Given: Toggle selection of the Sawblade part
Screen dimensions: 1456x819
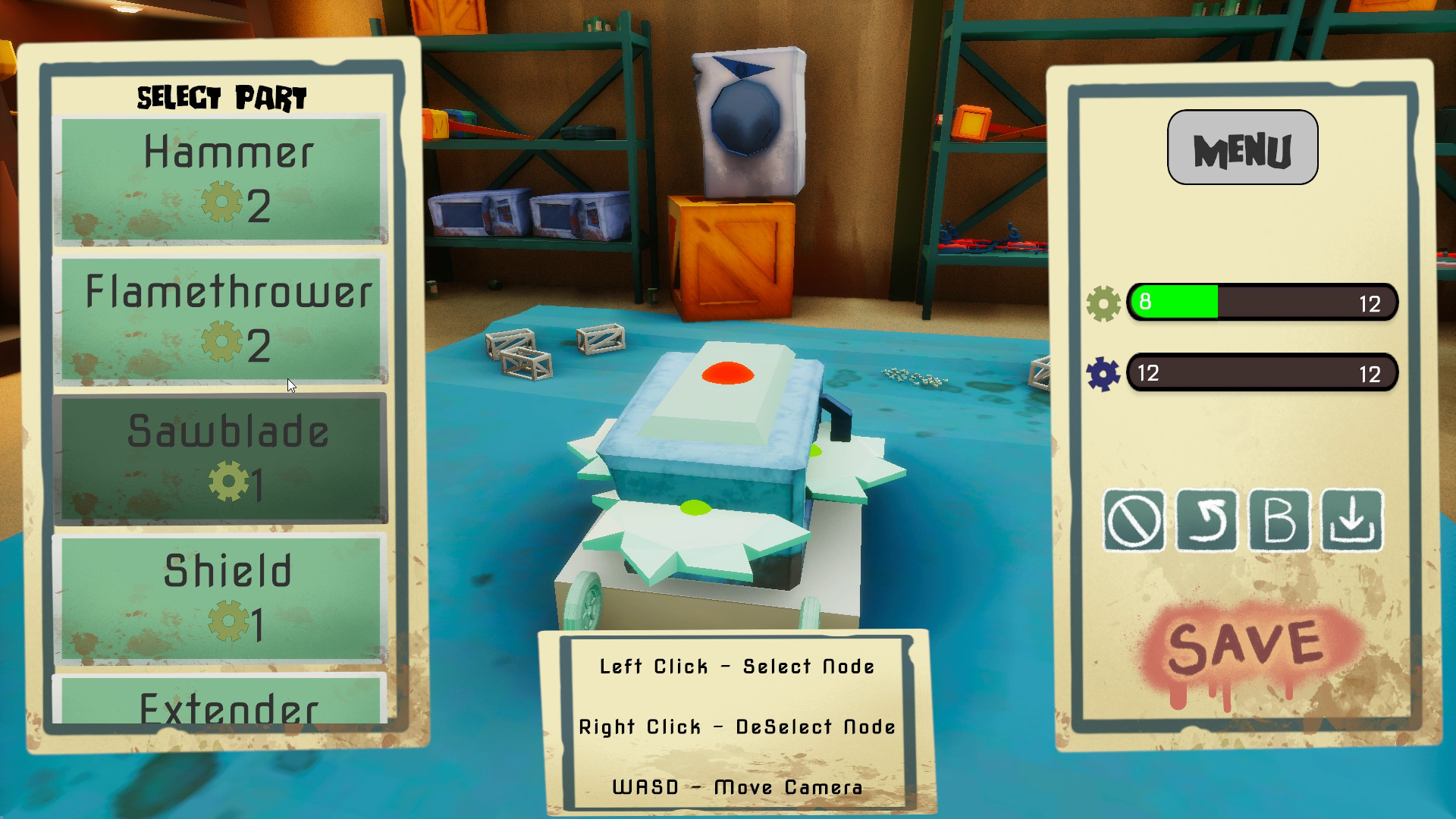Looking at the screenshot, I should click(219, 456).
